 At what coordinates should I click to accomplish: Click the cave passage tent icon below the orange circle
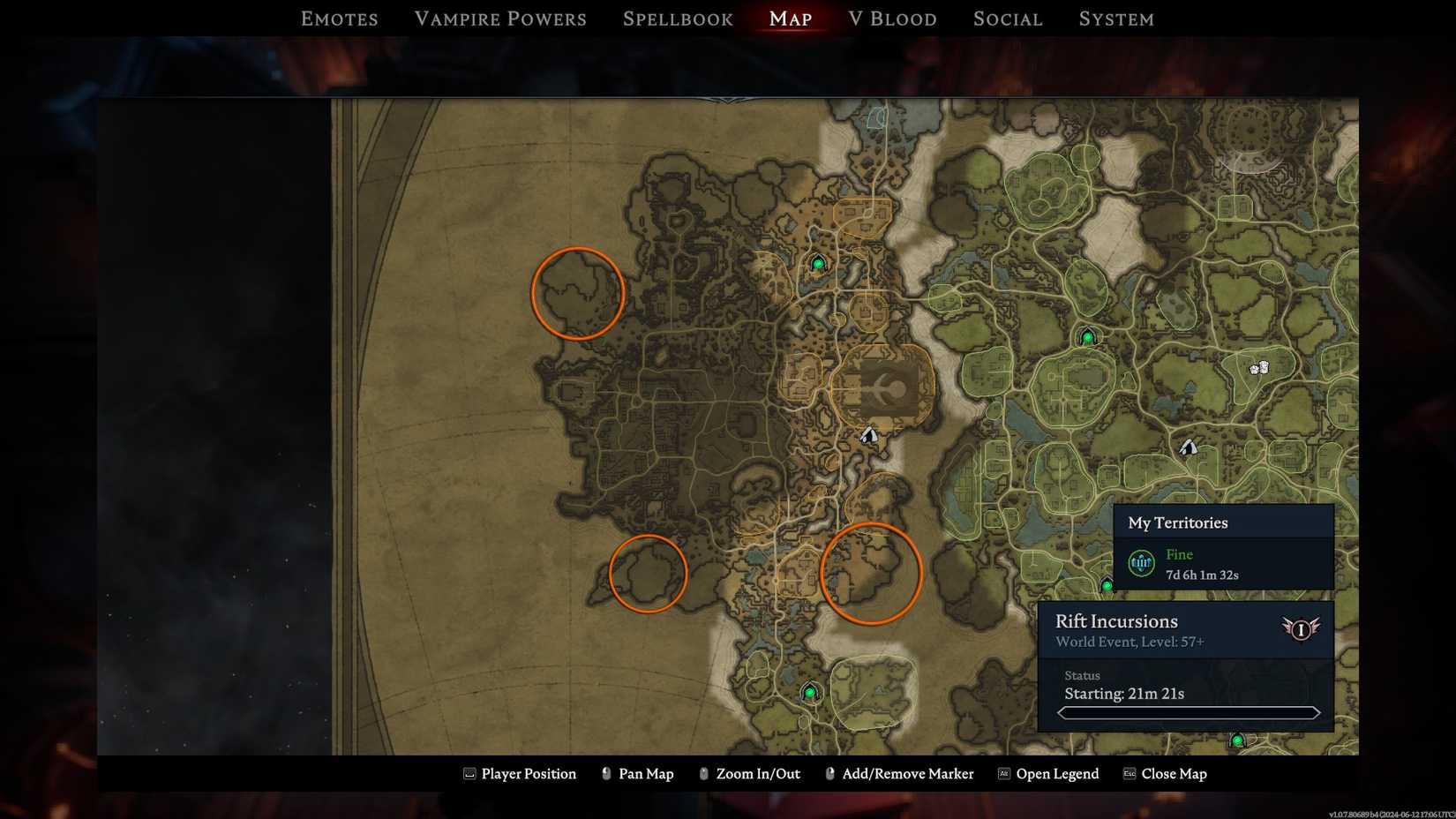click(x=867, y=432)
